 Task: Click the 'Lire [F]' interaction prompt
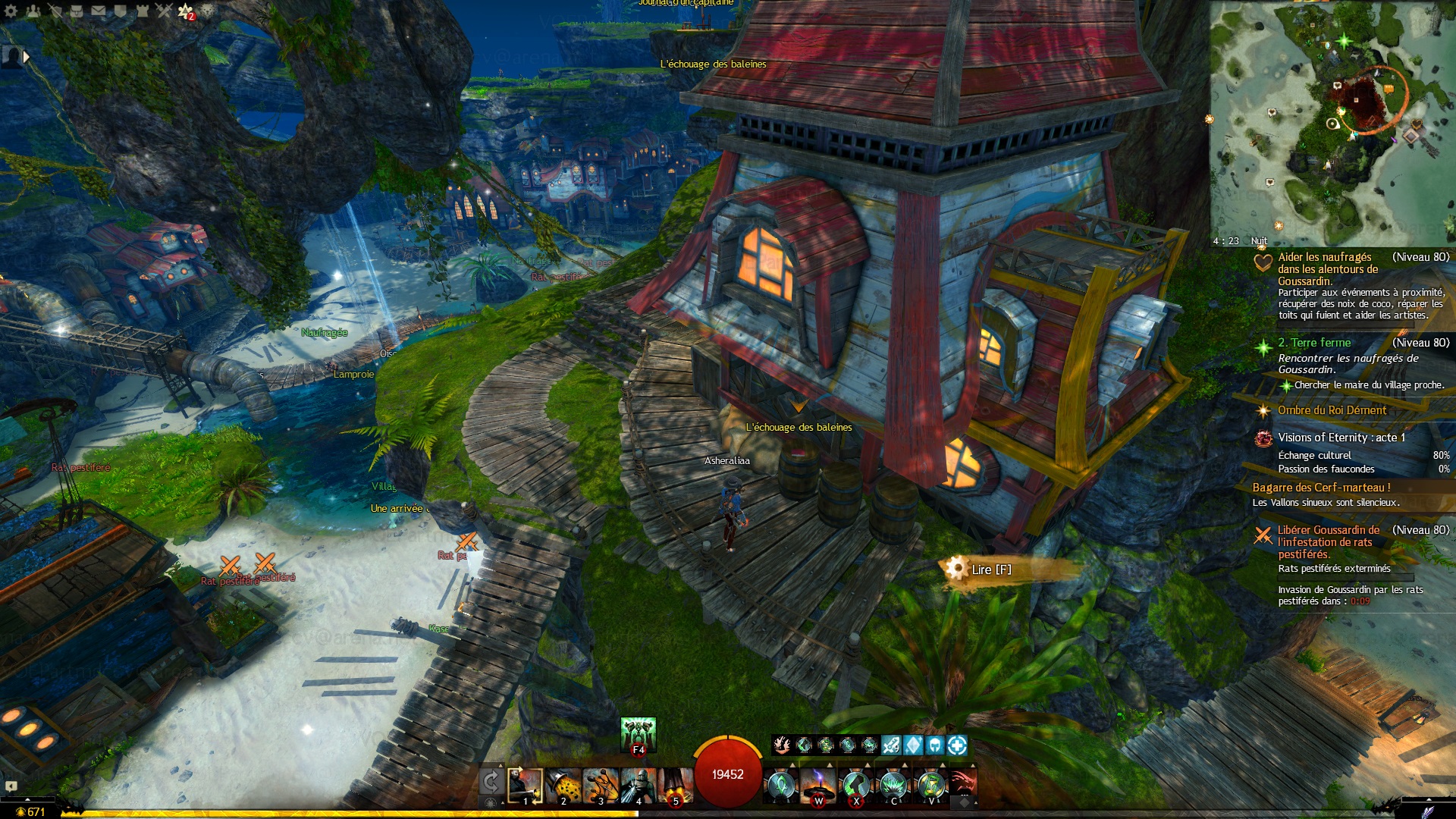click(990, 570)
